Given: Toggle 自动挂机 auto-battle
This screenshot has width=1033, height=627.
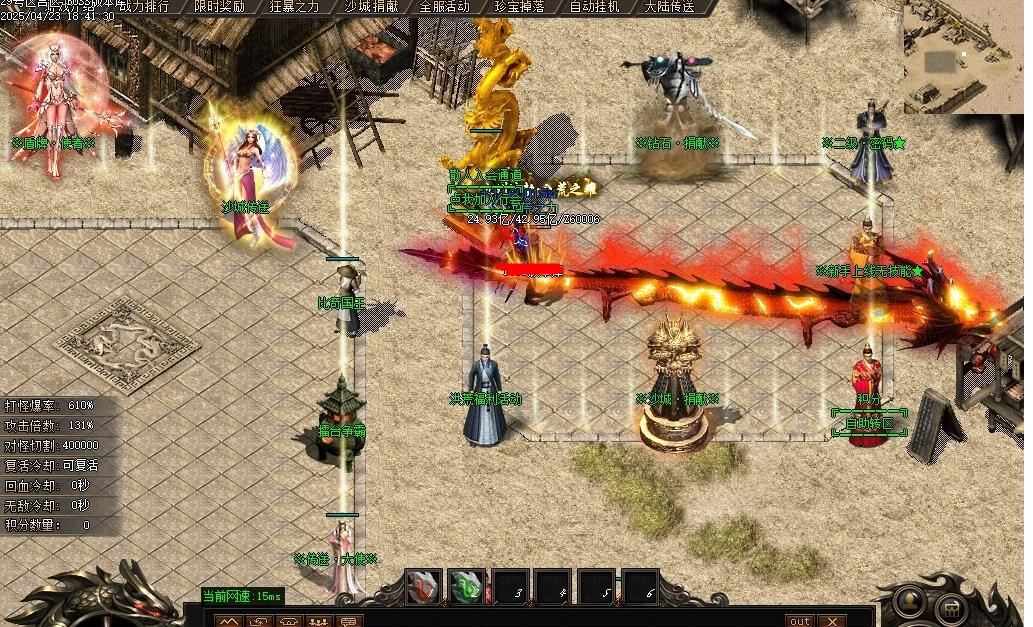Looking at the screenshot, I should point(595,7).
